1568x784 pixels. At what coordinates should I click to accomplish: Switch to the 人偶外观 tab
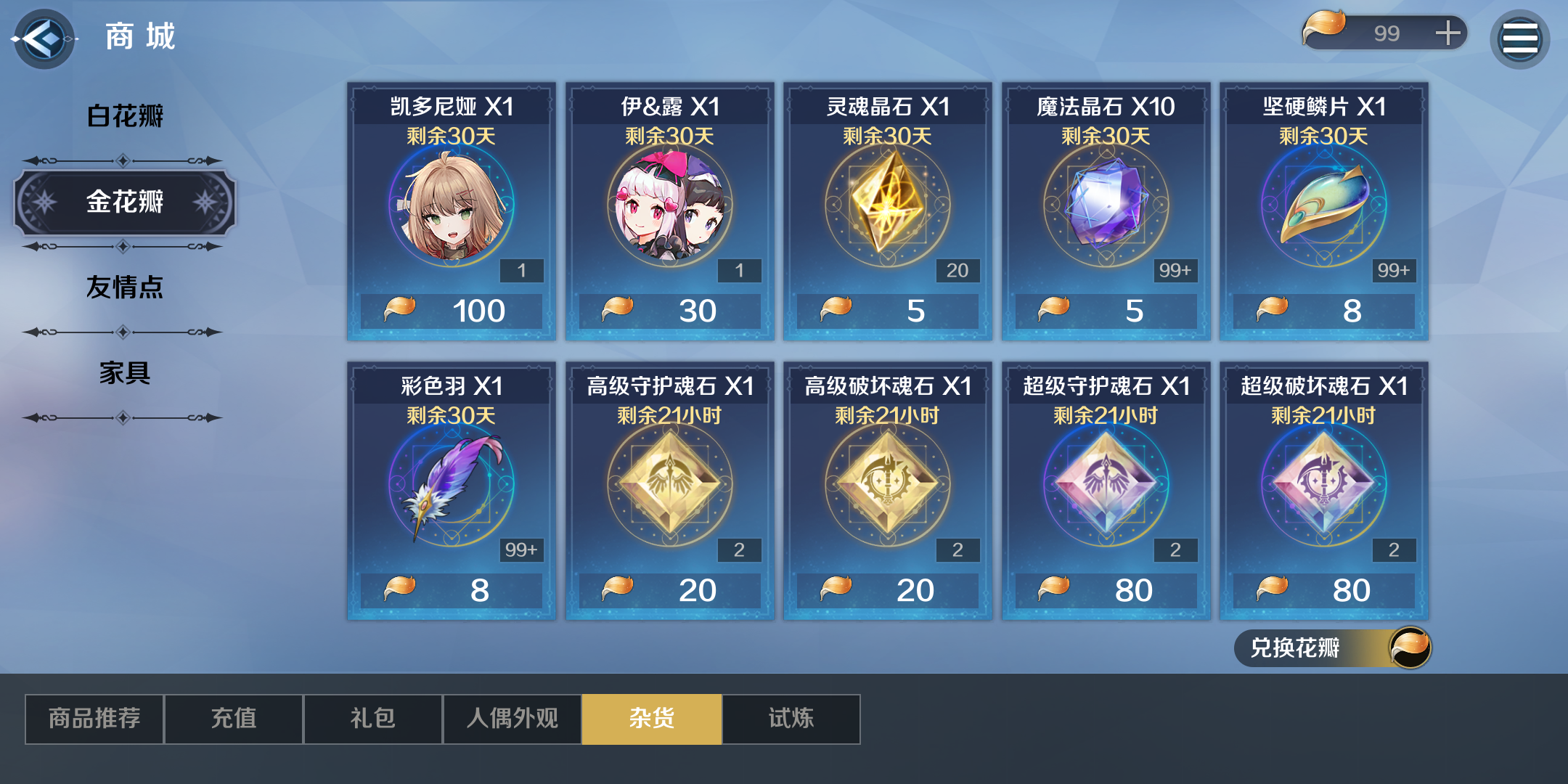[512, 718]
